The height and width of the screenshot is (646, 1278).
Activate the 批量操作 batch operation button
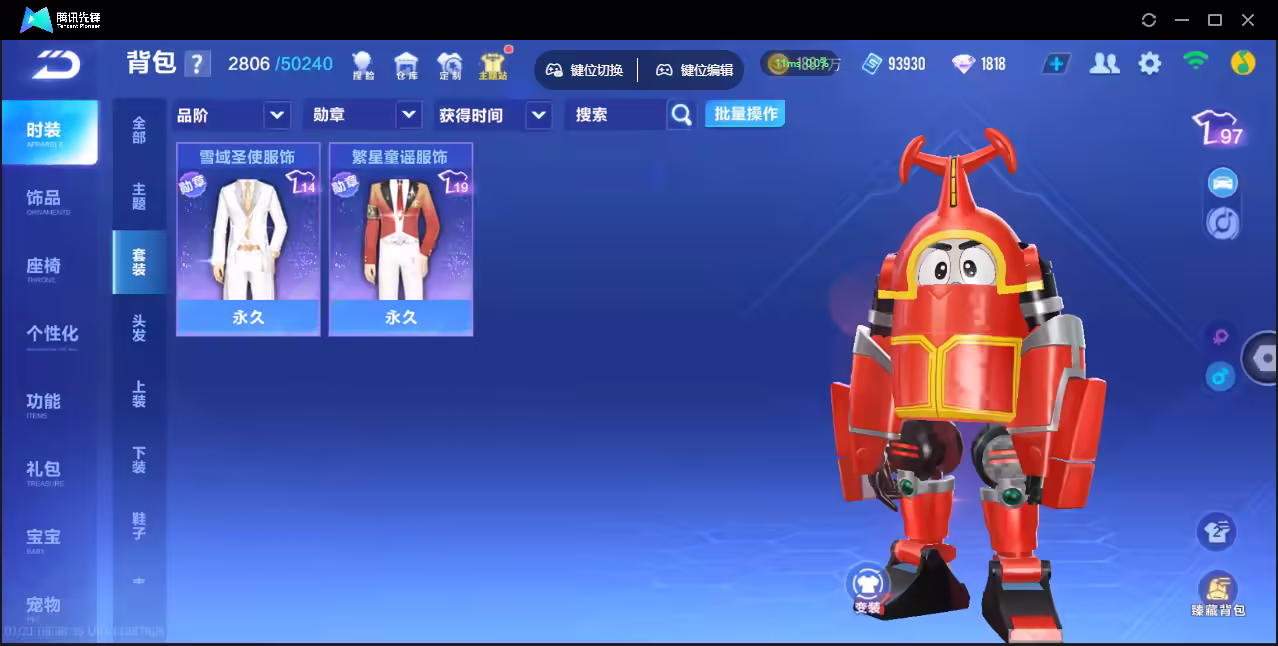[745, 114]
